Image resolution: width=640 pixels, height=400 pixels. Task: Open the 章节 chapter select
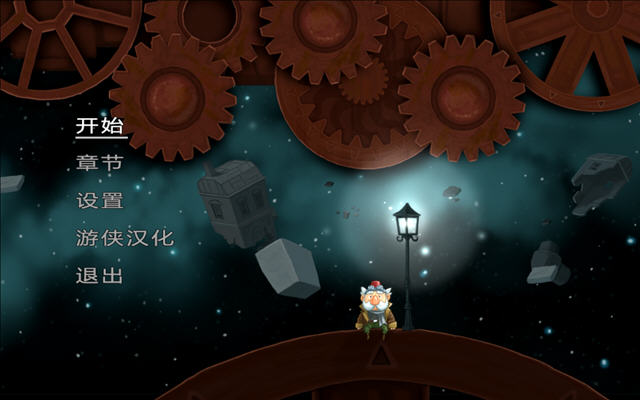pos(99,163)
